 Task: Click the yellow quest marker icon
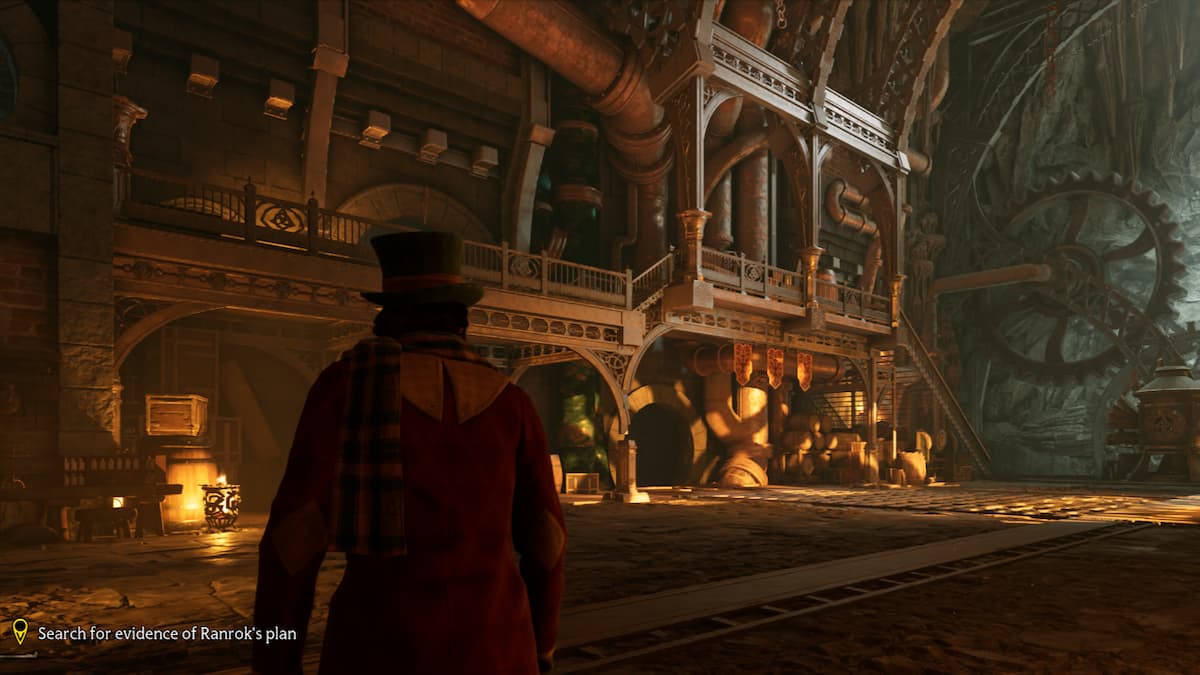[x=20, y=631]
